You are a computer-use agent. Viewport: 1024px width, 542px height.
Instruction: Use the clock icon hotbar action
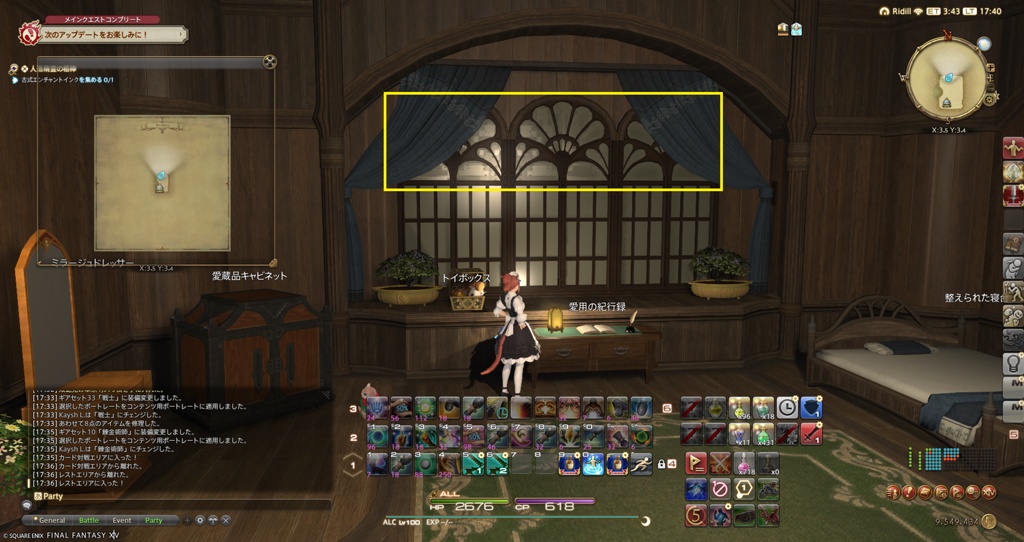point(788,407)
